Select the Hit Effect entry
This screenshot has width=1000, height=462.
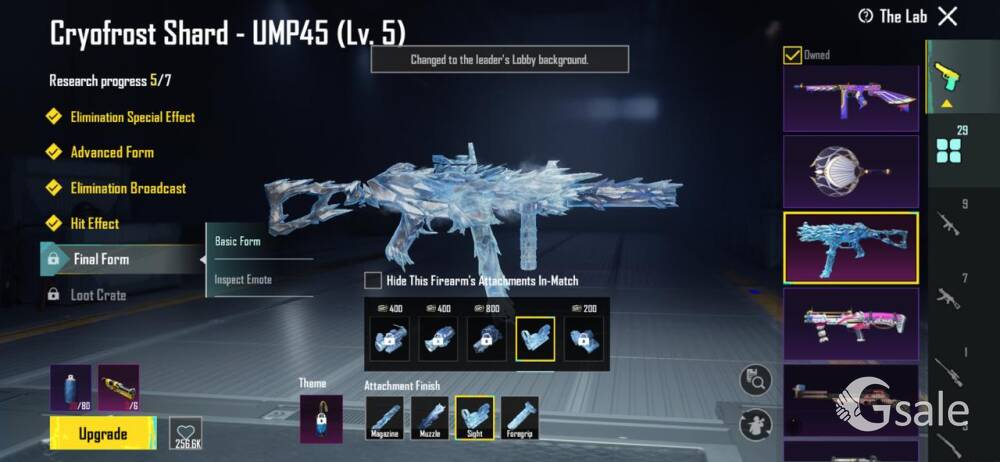click(x=94, y=224)
